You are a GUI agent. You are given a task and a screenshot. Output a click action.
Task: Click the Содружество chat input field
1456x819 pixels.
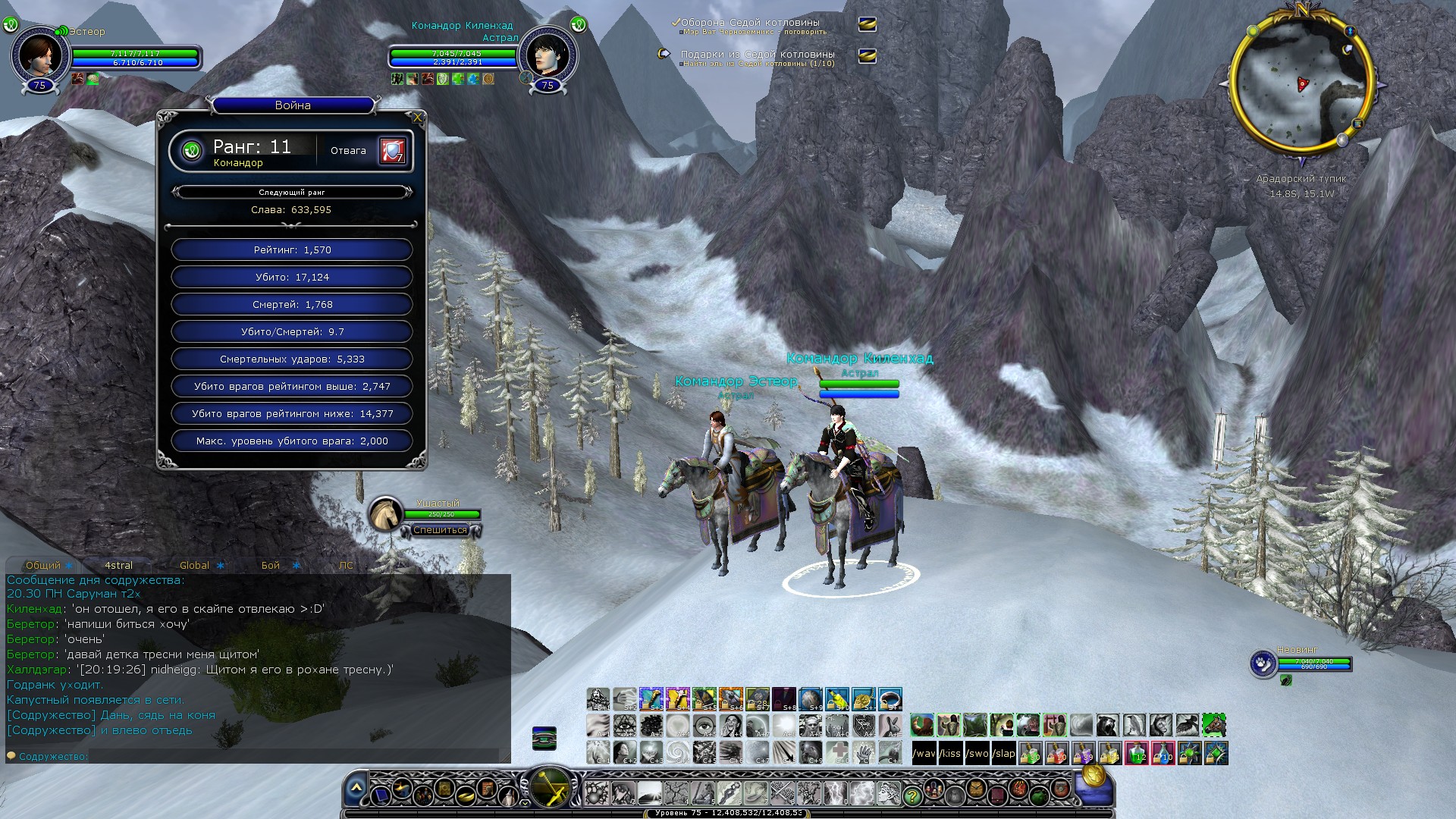tap(288, 756)
